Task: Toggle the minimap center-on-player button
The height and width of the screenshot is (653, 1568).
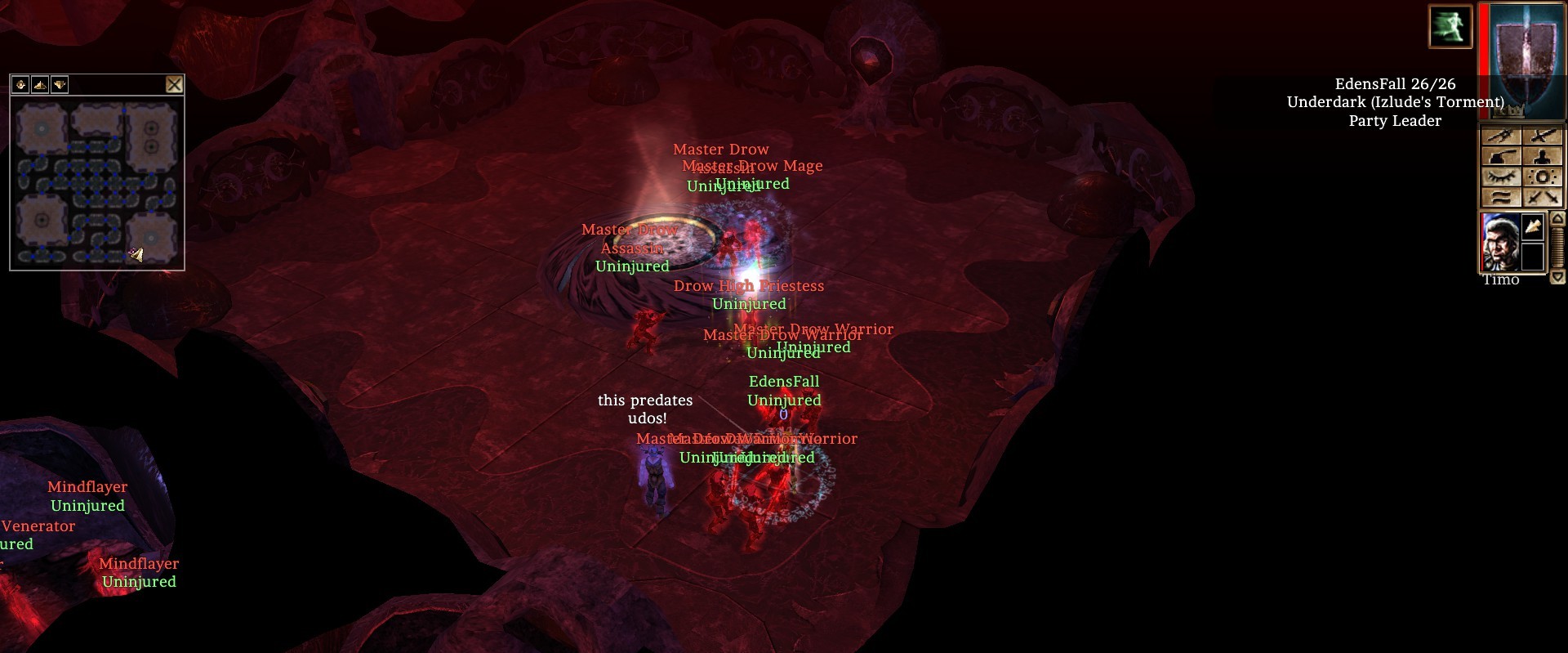Action: [x=20, y=84]
